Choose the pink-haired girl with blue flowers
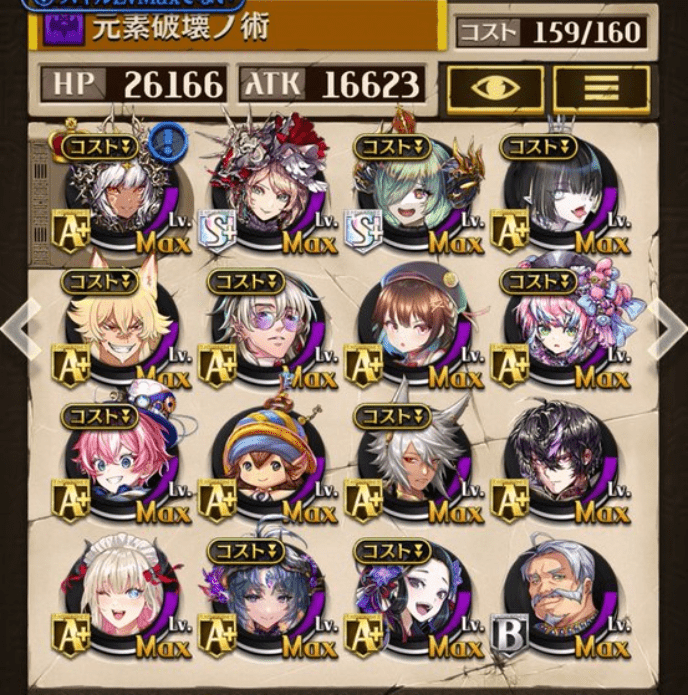 556,326
